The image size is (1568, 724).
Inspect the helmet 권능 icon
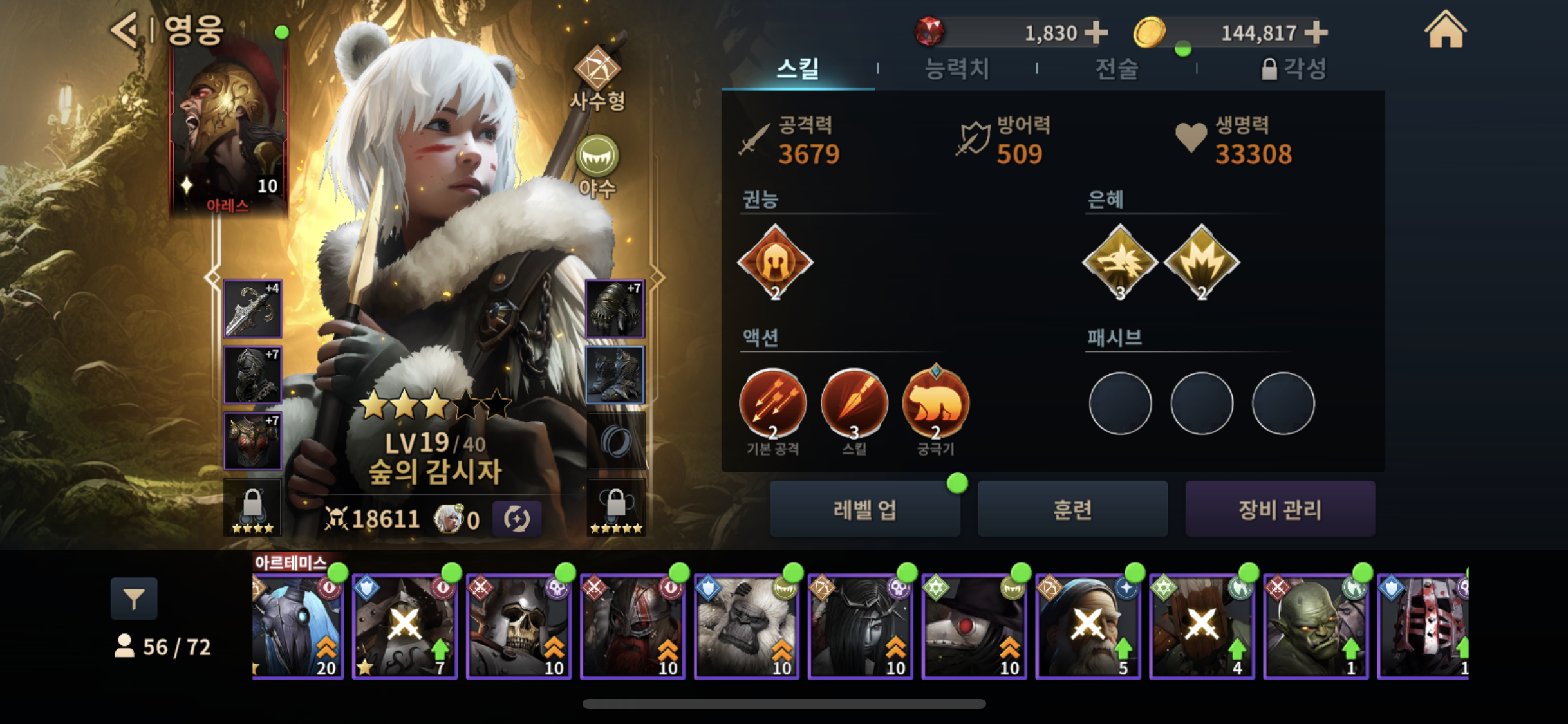coord(775,262)
